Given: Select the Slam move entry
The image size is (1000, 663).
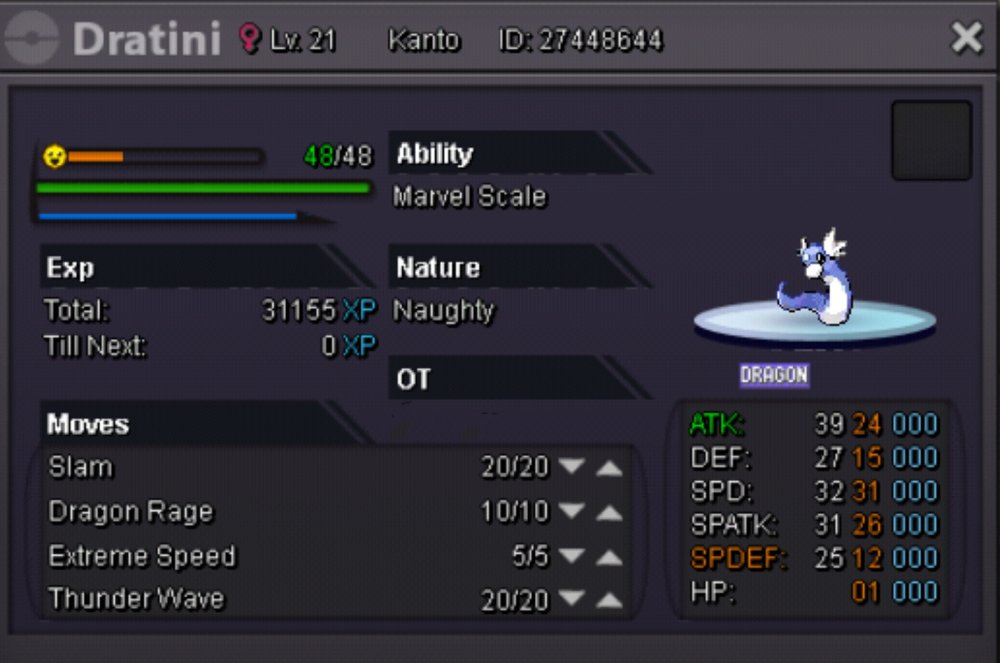Looking at the screenshot, I should pos(81,467).
